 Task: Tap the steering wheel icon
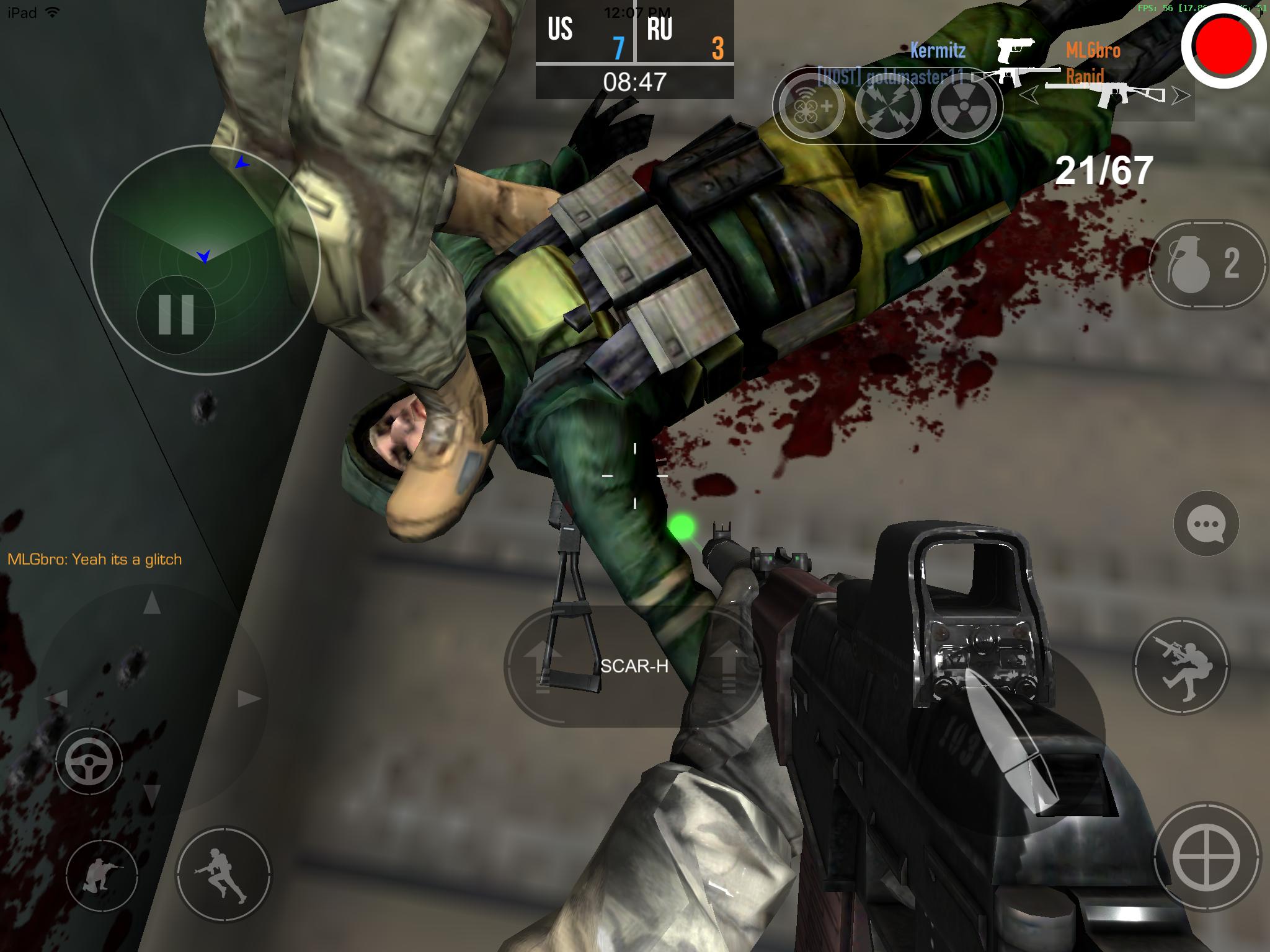89,762
